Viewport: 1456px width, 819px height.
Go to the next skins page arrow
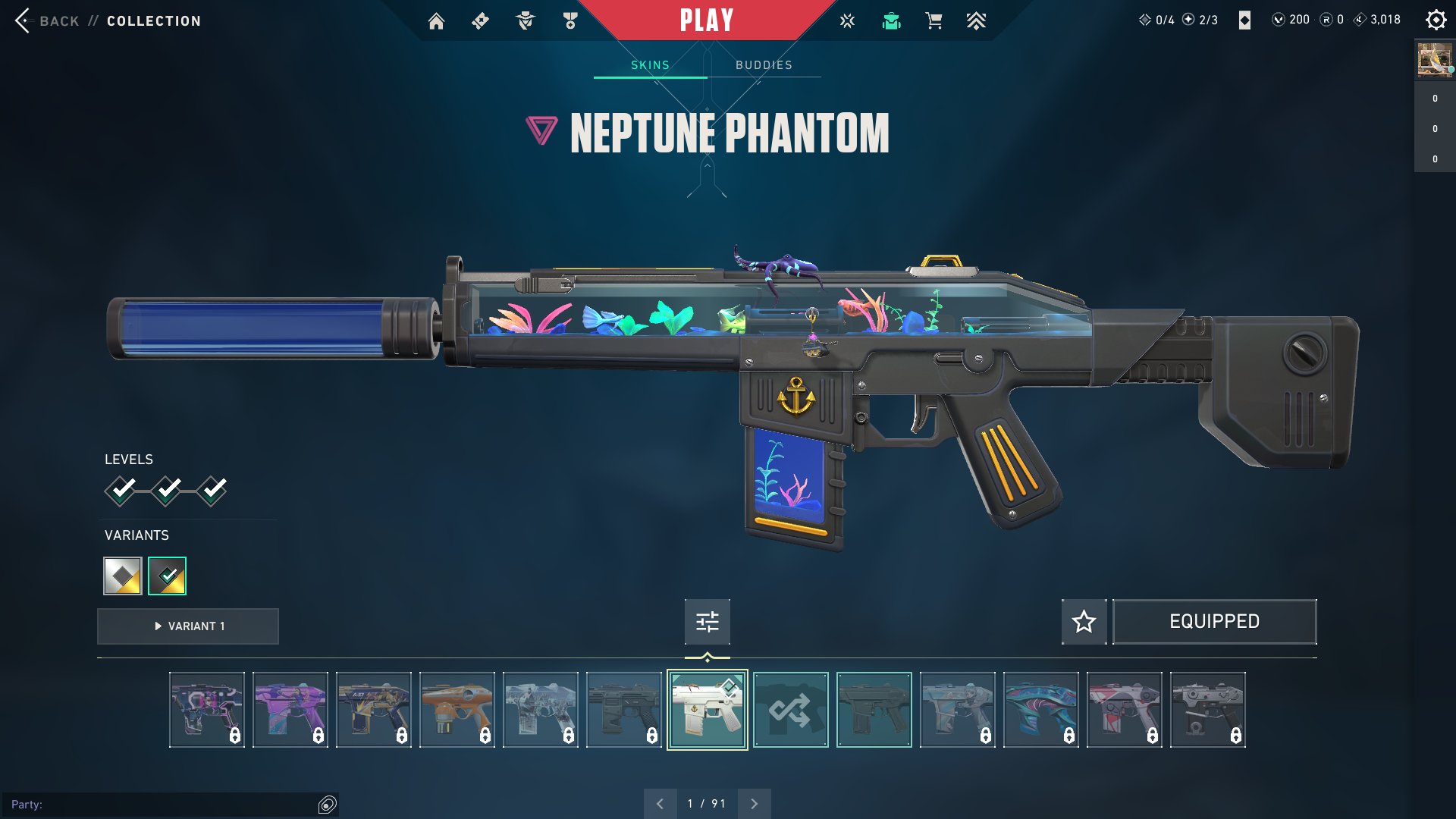pyautogui.click(x=754, y=802)
